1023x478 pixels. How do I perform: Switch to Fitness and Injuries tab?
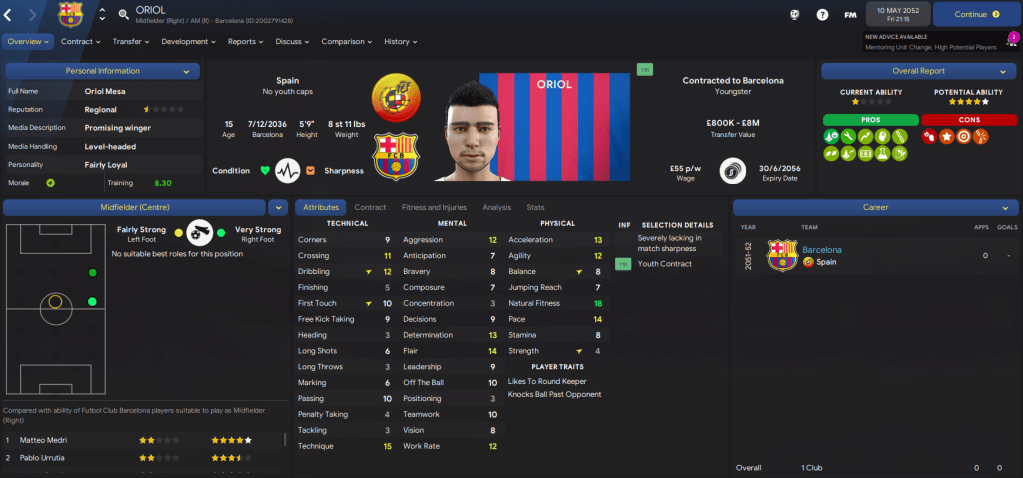pyautogui.click(x=434, y=207)
